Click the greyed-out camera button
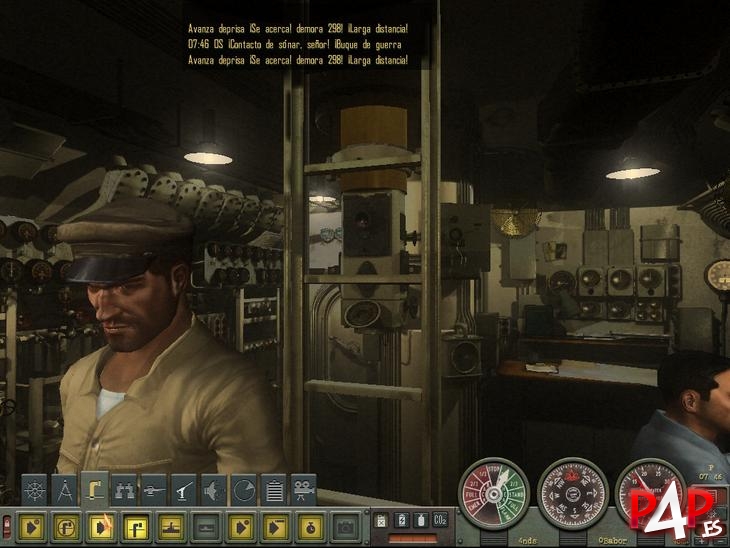Screen dimensions: 730x548 tap(345, 525)
